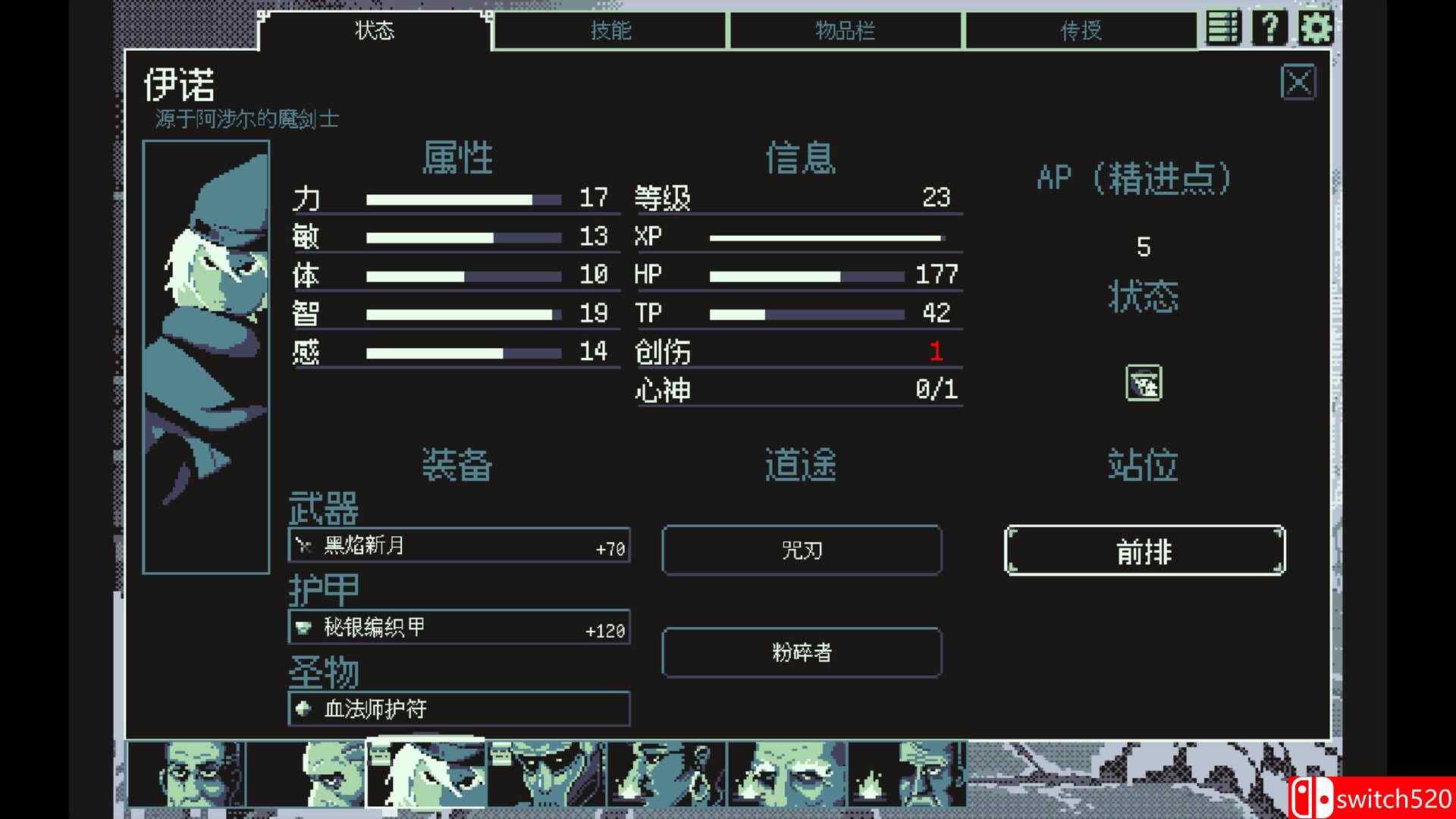Viewport: 1456px width, 819px height.
Task: Toggle the 前排 positioning button
Action: click(1144, 551)
